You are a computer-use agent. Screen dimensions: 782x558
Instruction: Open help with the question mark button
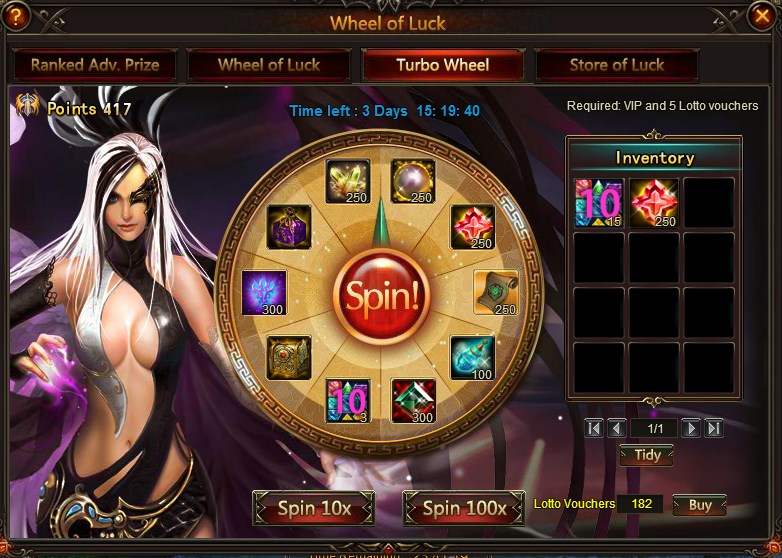point(18,15)
